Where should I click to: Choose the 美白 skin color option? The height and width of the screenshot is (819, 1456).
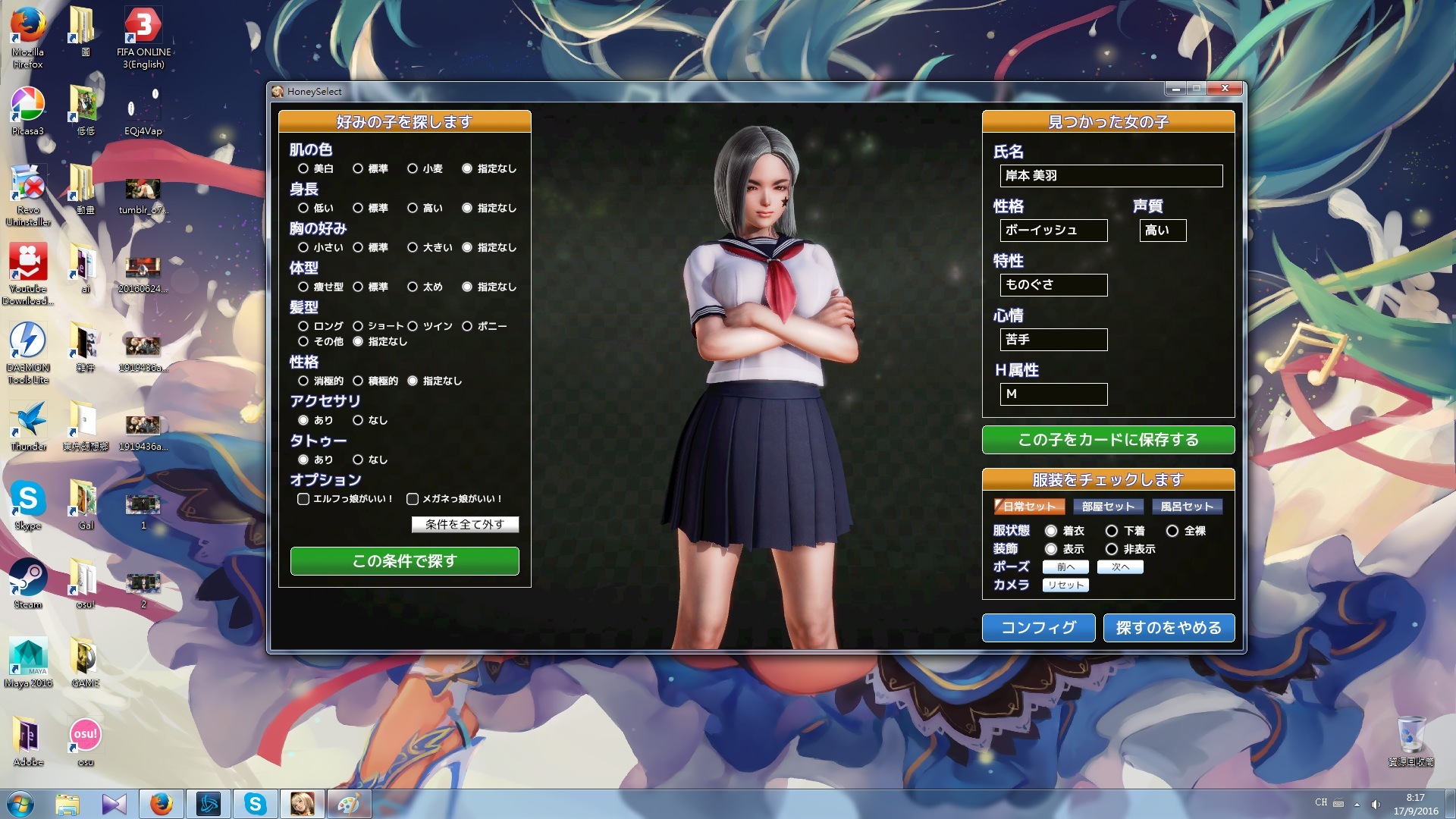[x=303, y=168]
